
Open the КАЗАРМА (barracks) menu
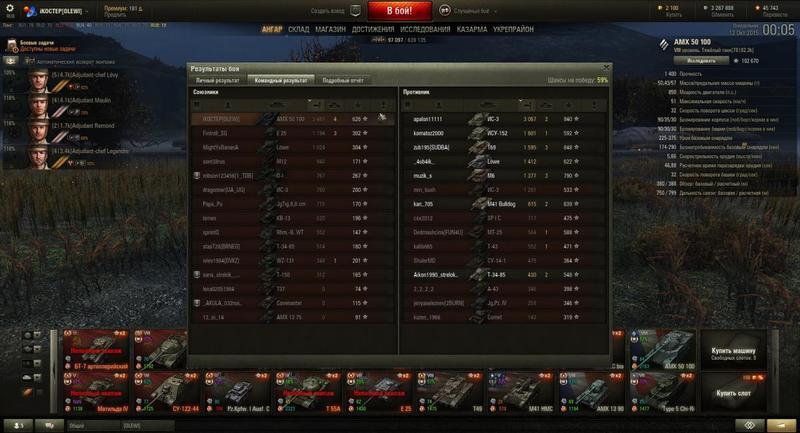(x=471, y=30)
